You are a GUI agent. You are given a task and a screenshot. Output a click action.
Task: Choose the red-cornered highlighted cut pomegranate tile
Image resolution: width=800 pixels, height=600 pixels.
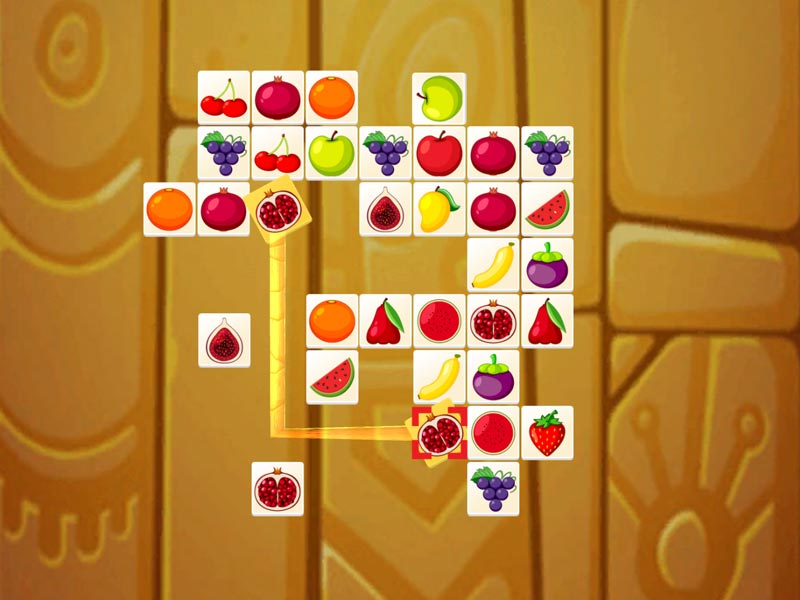pyautogui.click(x=439, y=433)
